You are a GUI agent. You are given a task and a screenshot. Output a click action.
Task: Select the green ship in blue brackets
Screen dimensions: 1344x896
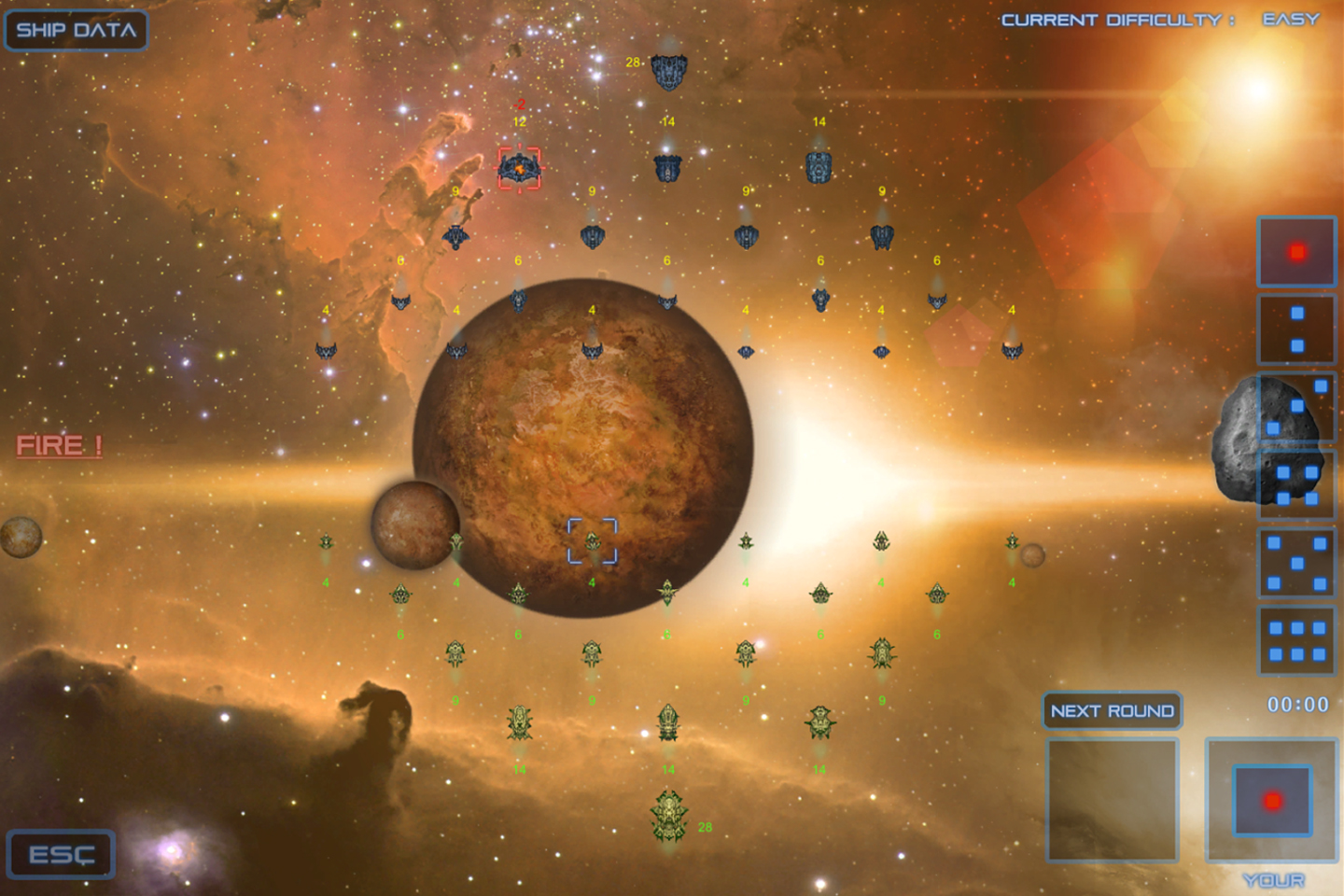click(593, 541)
